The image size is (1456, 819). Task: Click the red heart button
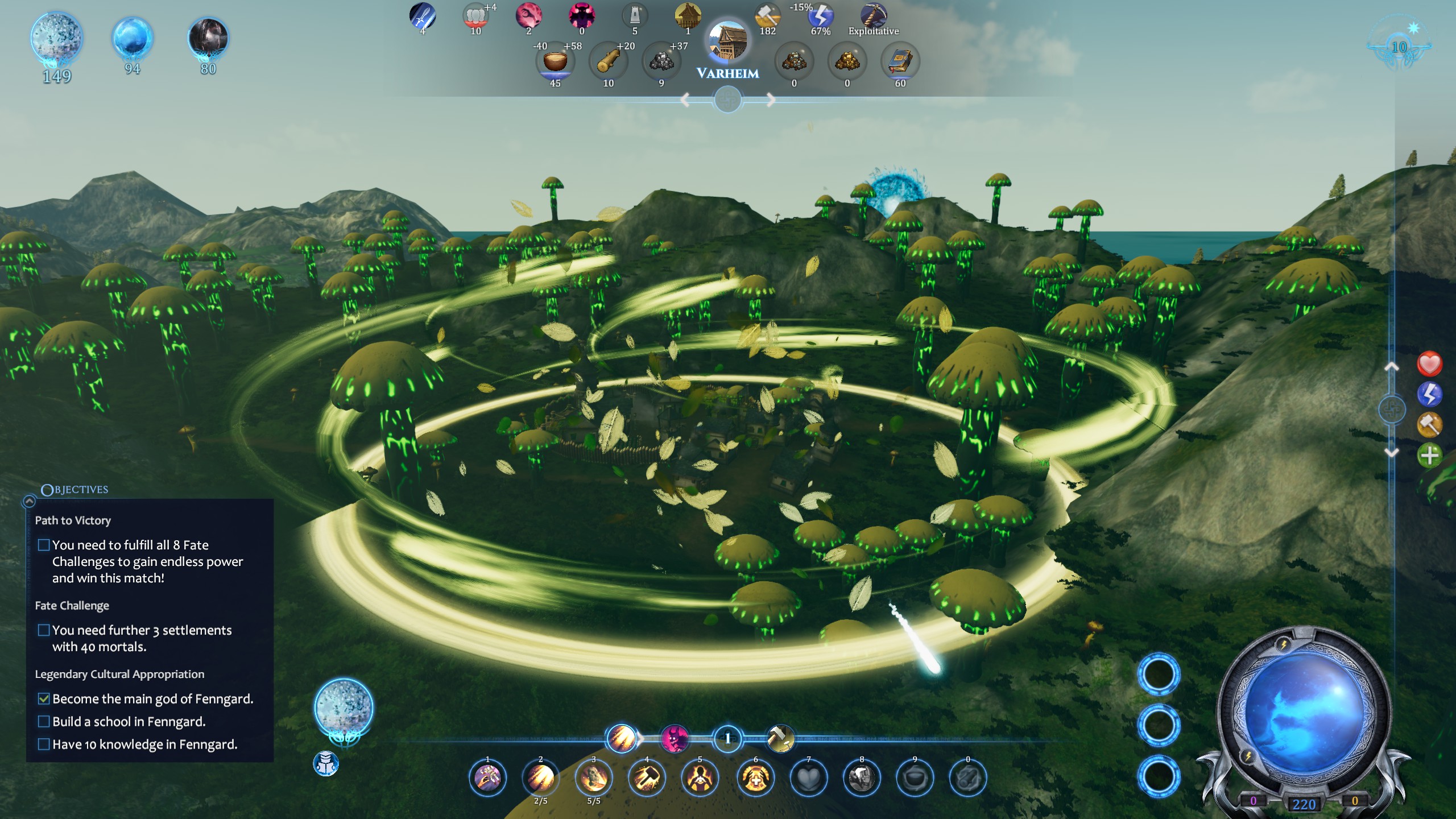point(1429,365)
